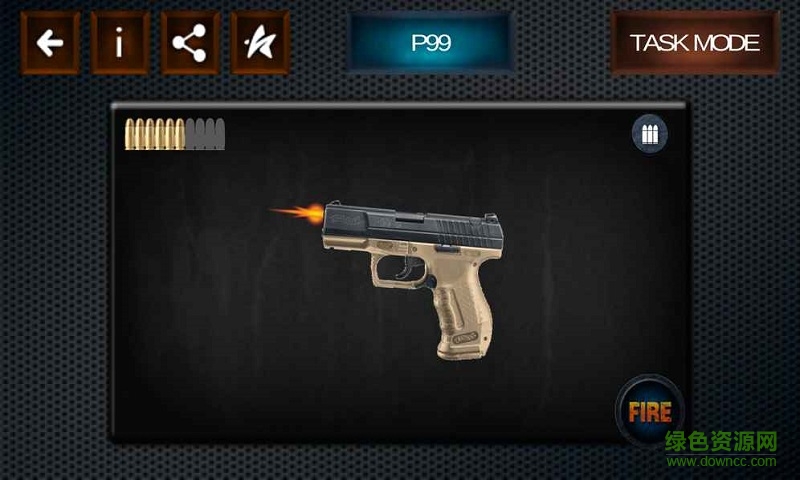The image size is (800, 480).
Task: Tap the share icon button
Action: click(190, 43)
